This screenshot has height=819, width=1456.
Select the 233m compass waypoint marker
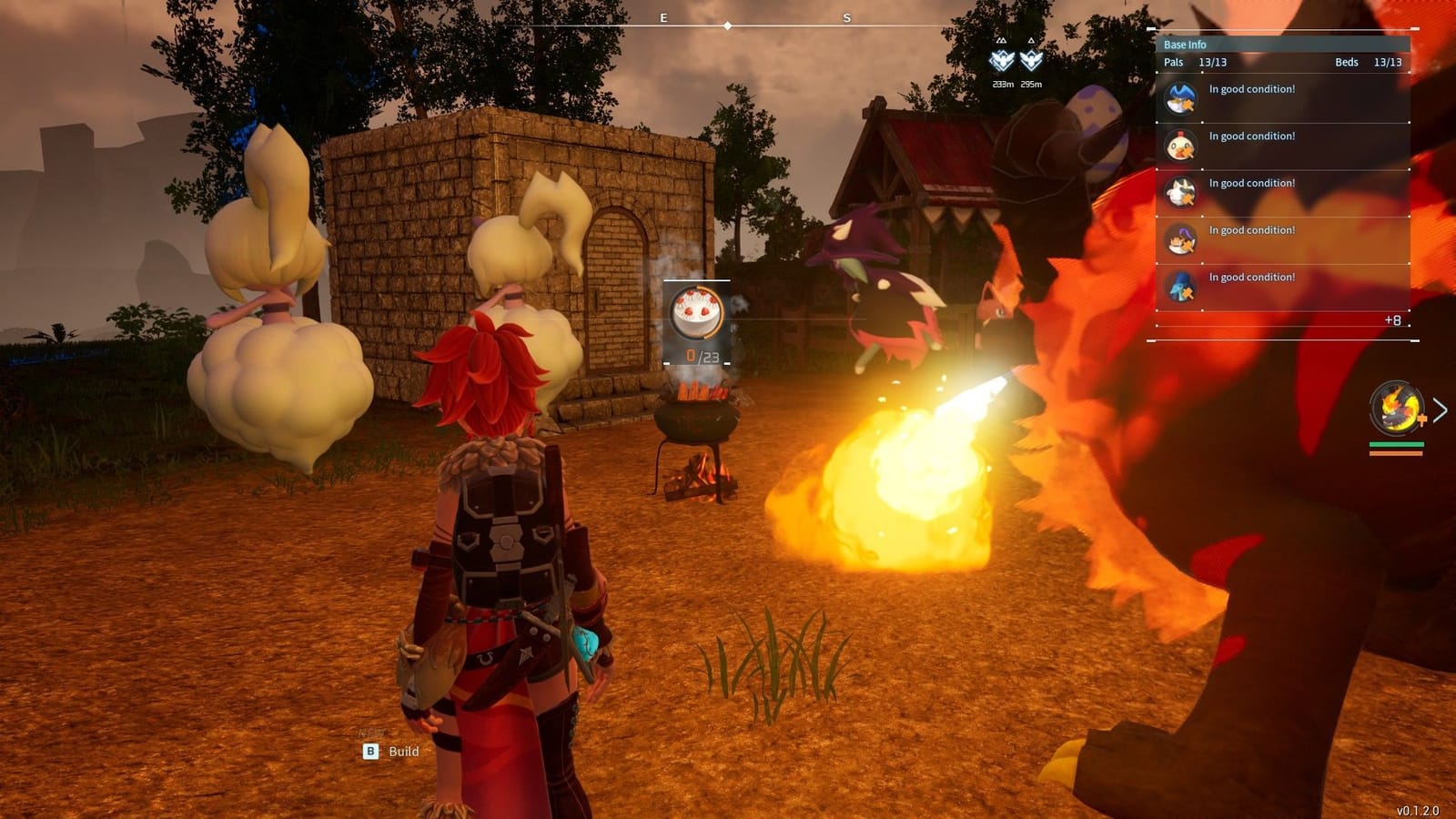click(1002, 61)
